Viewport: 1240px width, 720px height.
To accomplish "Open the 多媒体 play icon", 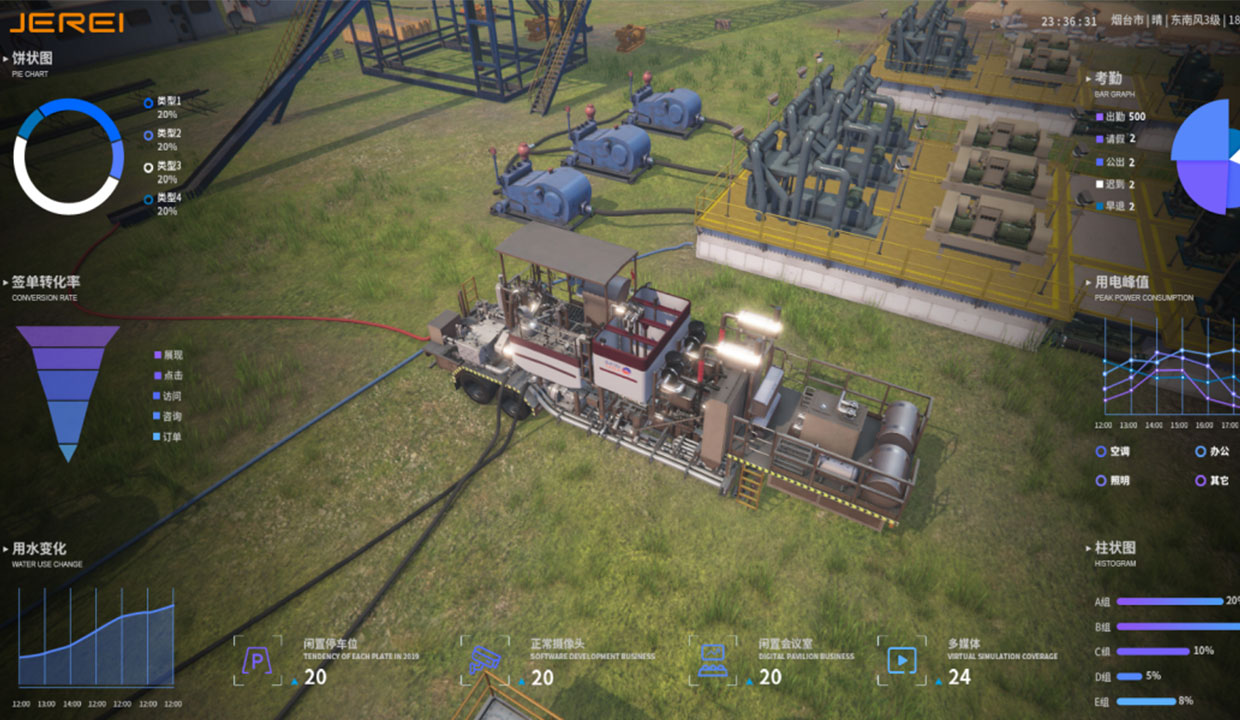I will coord(901,661).
